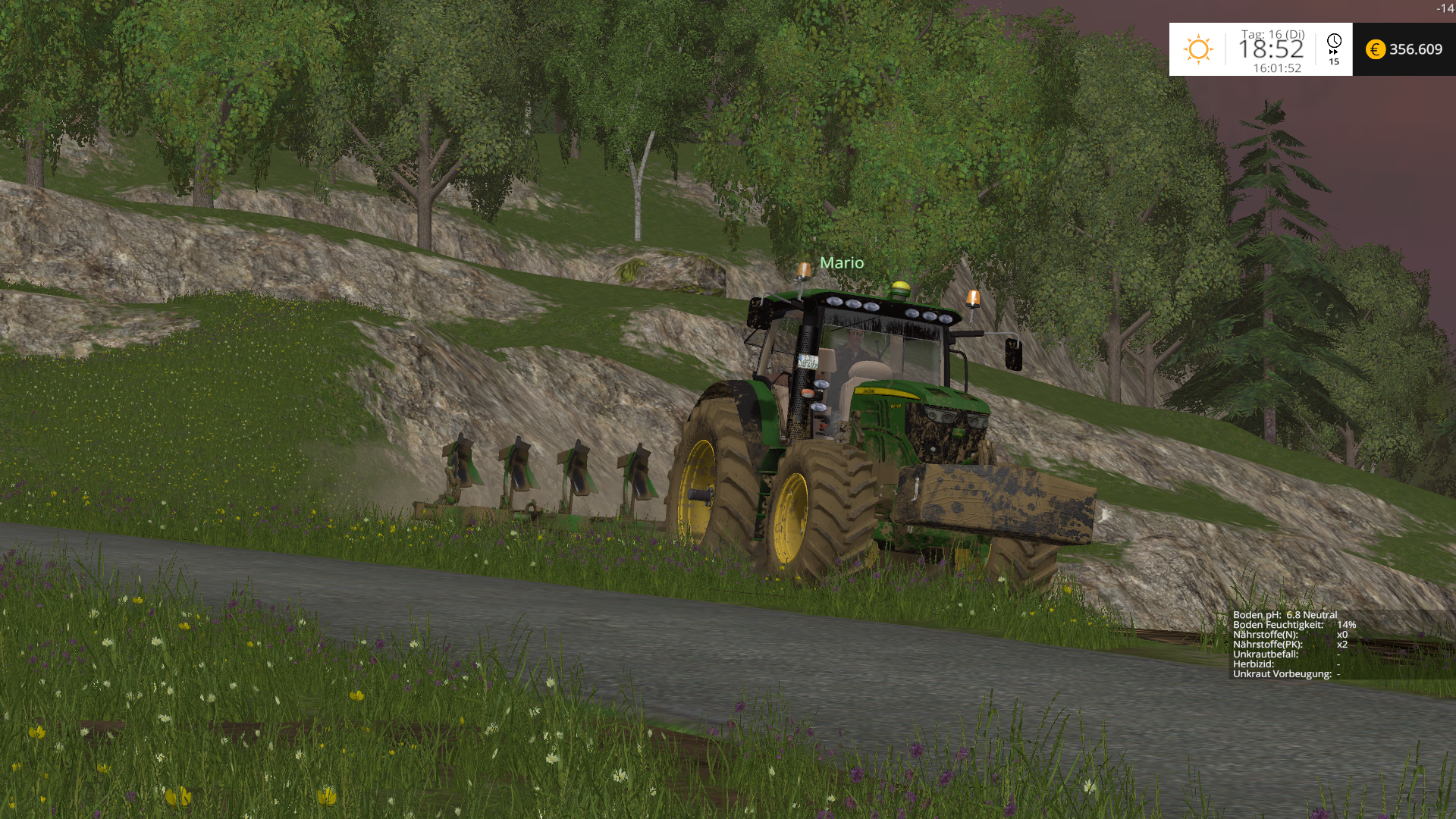
Task: Click the sunny weather icon
Action: pos(1198,49)
